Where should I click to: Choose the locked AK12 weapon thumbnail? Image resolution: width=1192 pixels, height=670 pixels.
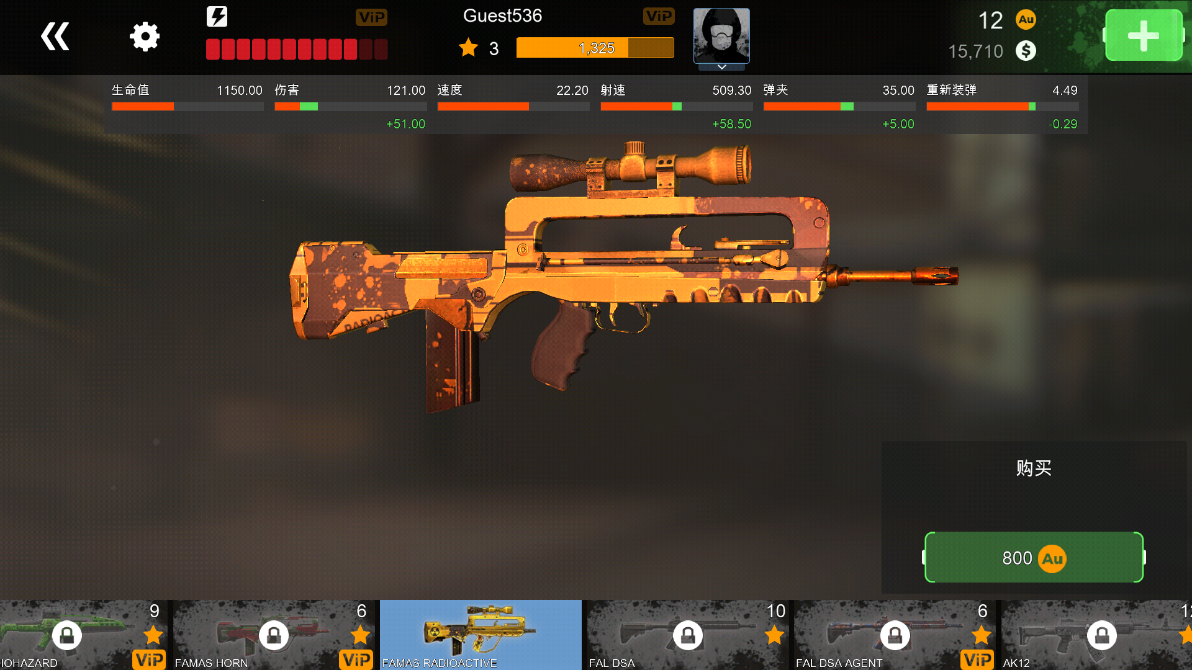[x=1098, y=634]
